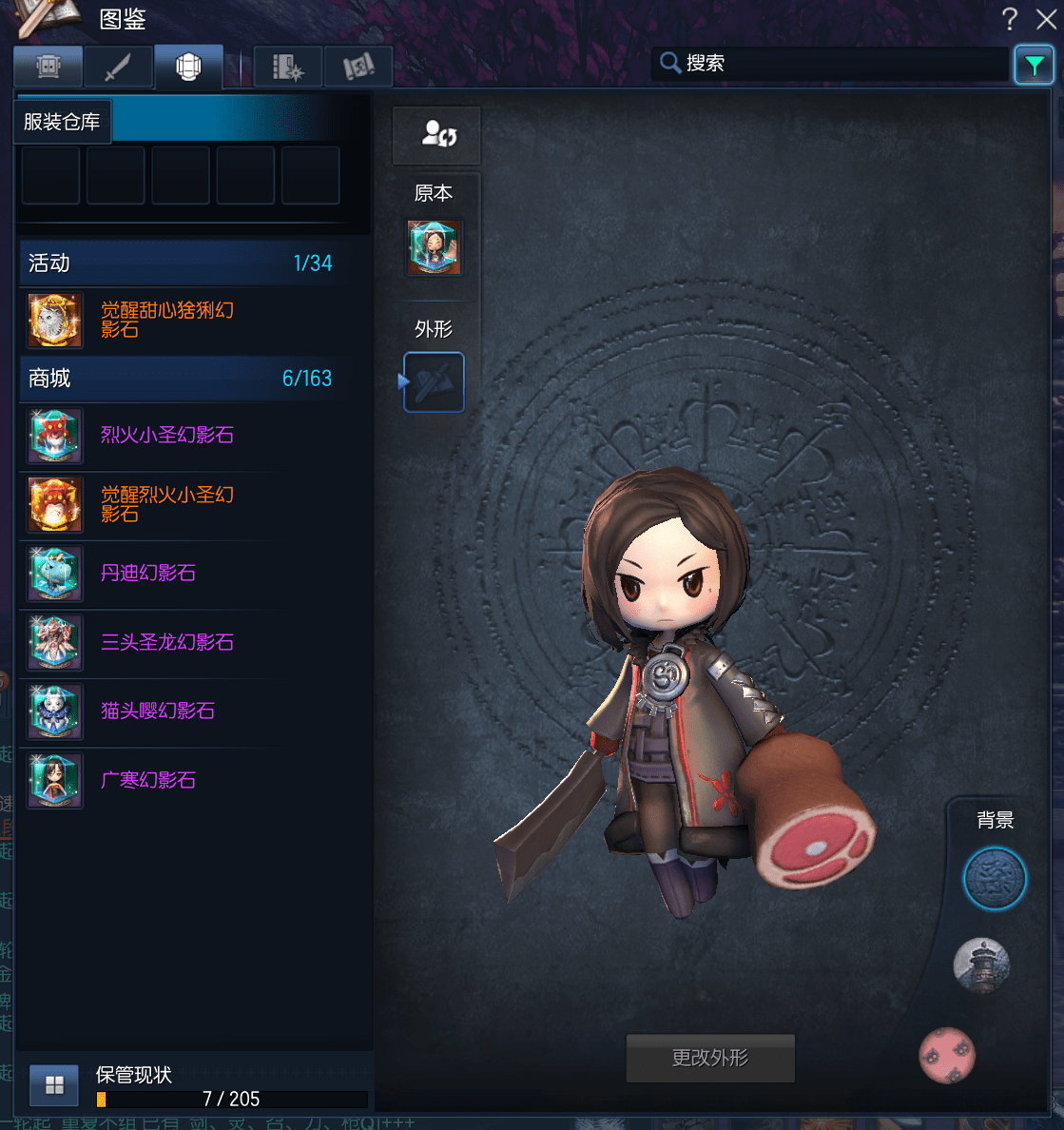Viewport: 1064px width, 1130px height.
Task: Toggle the grid view button near 保管现状
Action: pos(54,1085)
